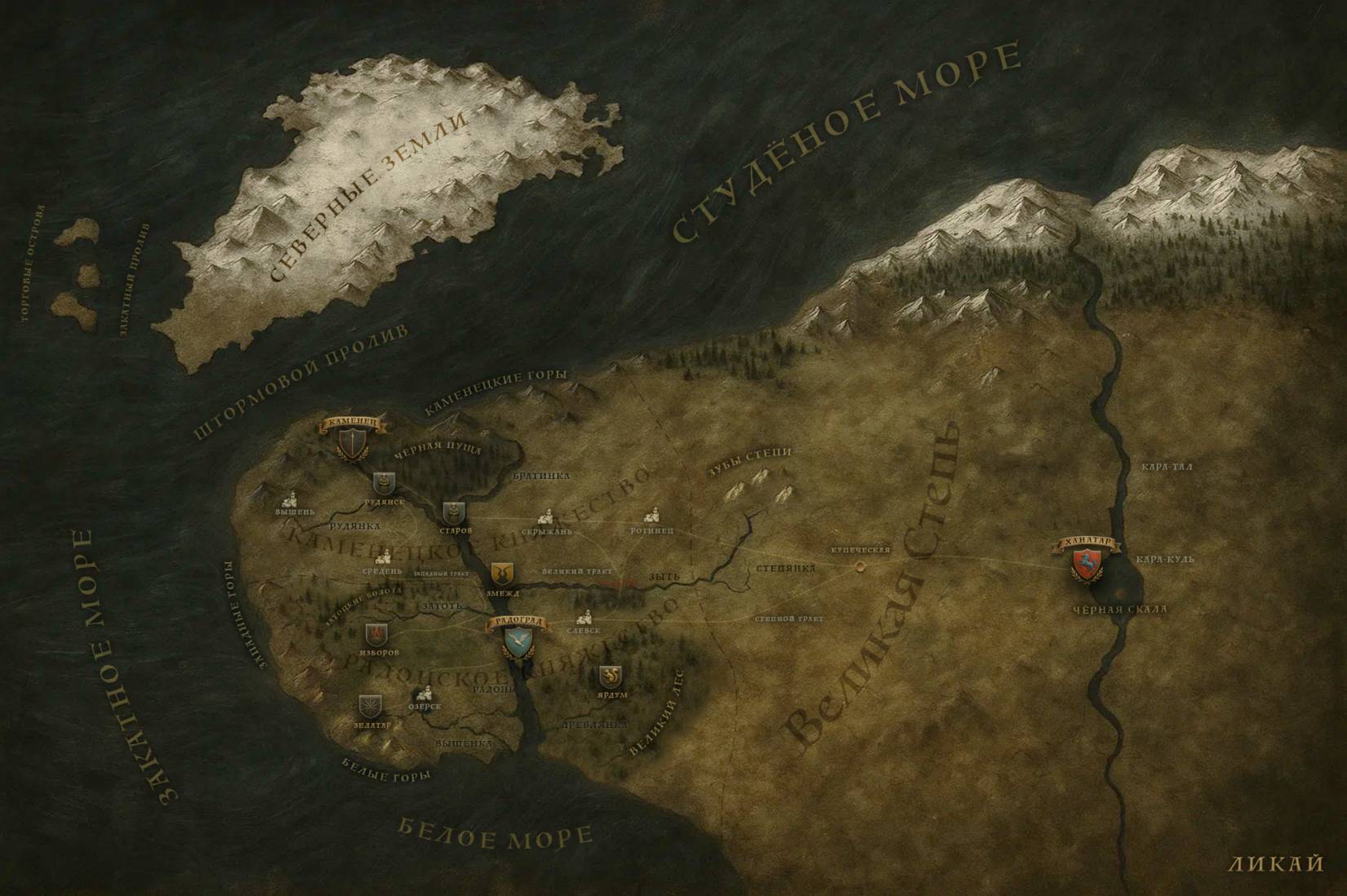Viewport: 1347px width, 896px height.
Task: Select the Средень village marker
Action: click(381, 558)
